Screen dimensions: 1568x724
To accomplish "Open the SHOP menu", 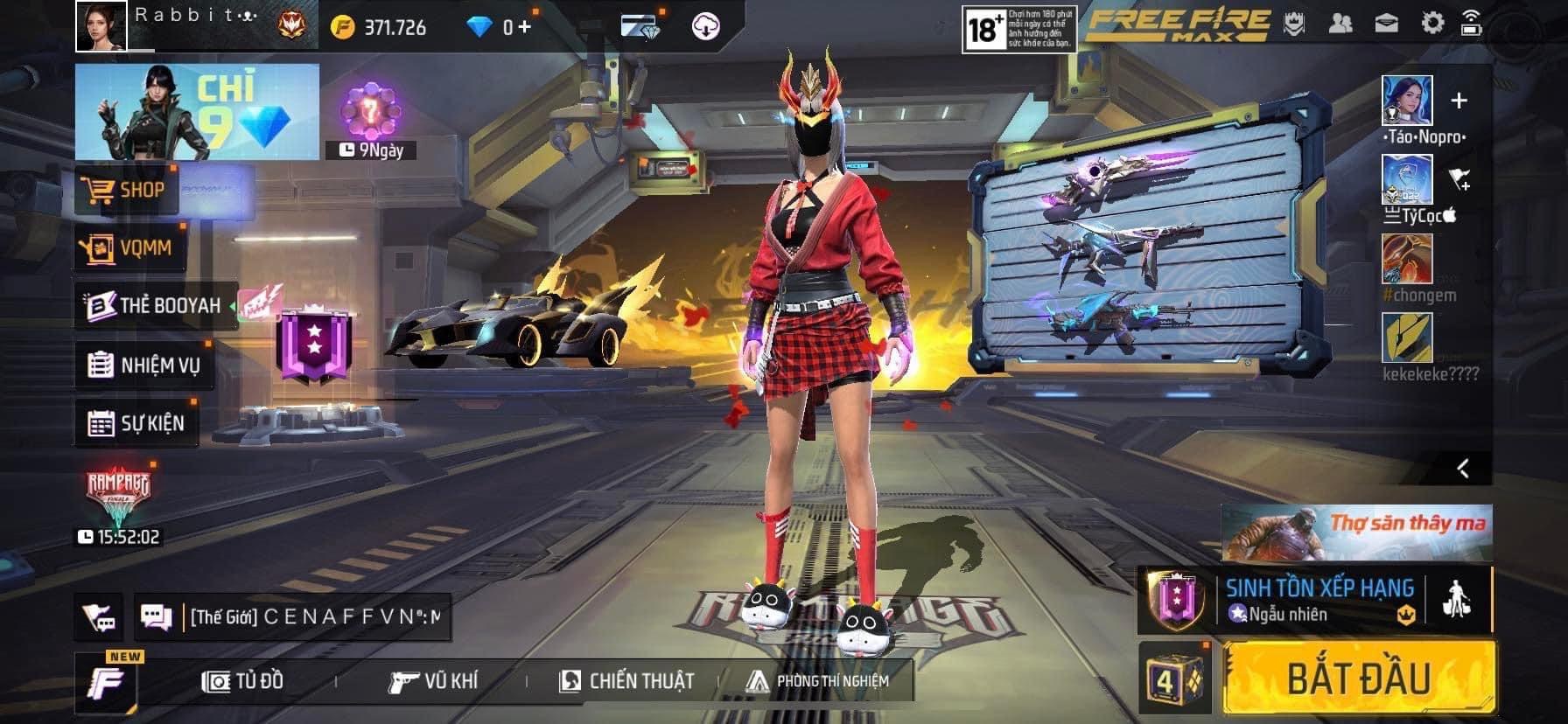I will pos(128,190).
